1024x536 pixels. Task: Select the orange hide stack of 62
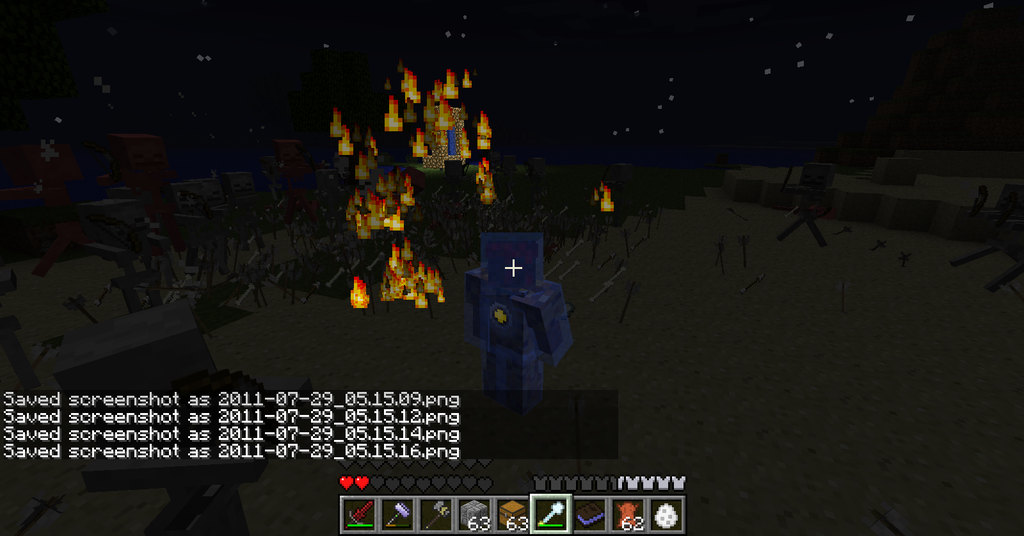tap(626, 514)
